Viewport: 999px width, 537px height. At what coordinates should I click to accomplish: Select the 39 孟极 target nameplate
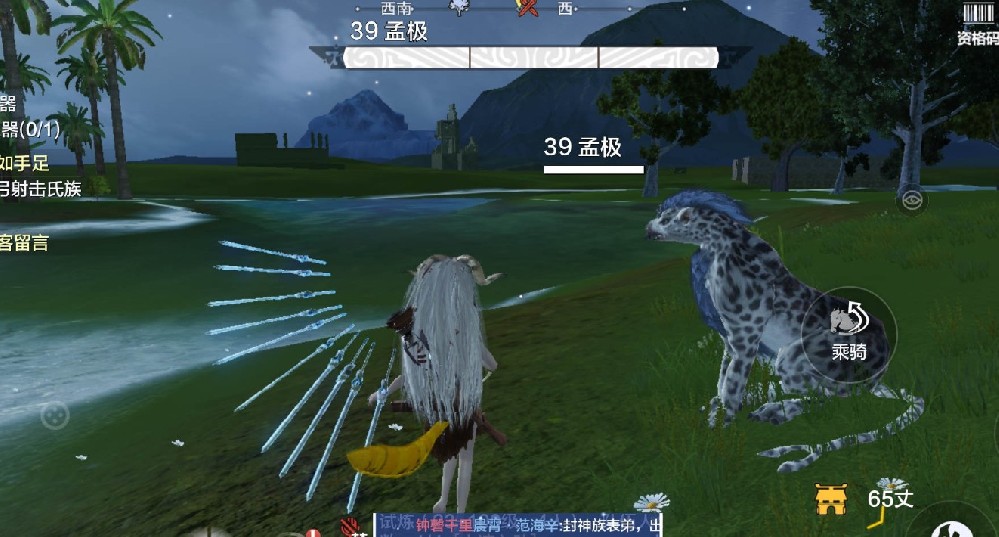583,148
